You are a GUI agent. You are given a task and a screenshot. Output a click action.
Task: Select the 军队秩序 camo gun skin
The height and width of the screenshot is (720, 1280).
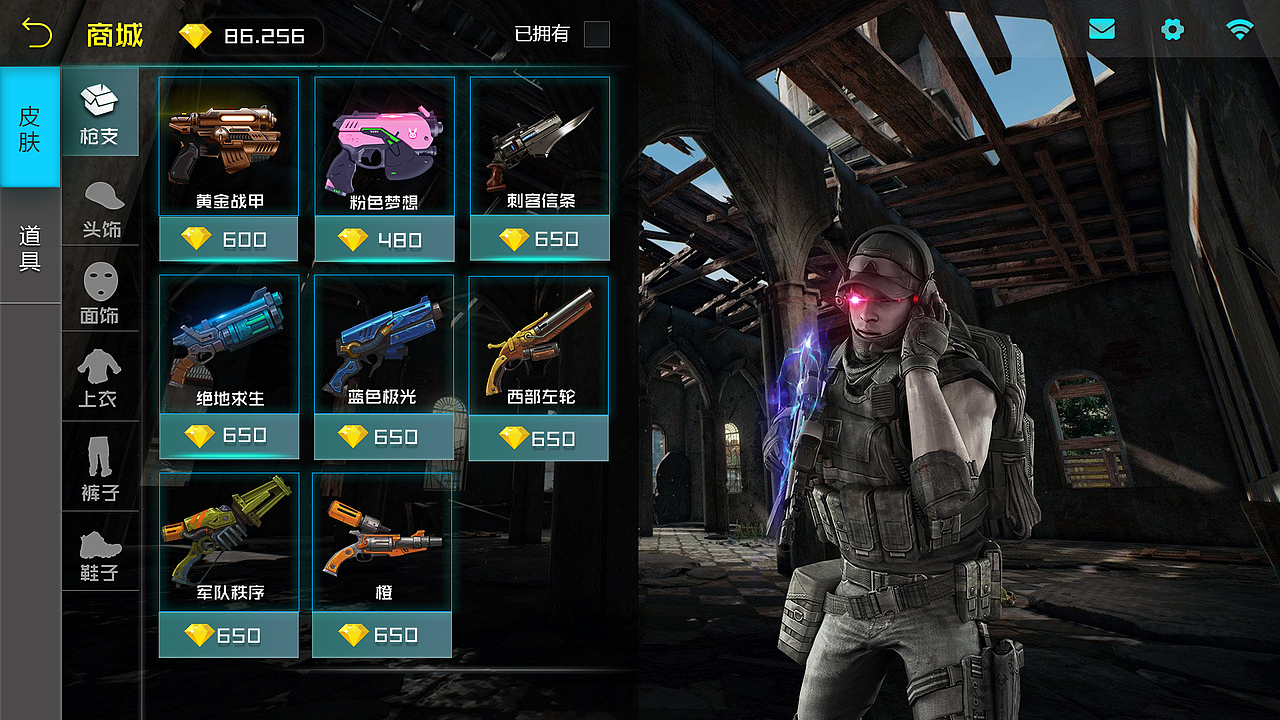pos(229,541)
